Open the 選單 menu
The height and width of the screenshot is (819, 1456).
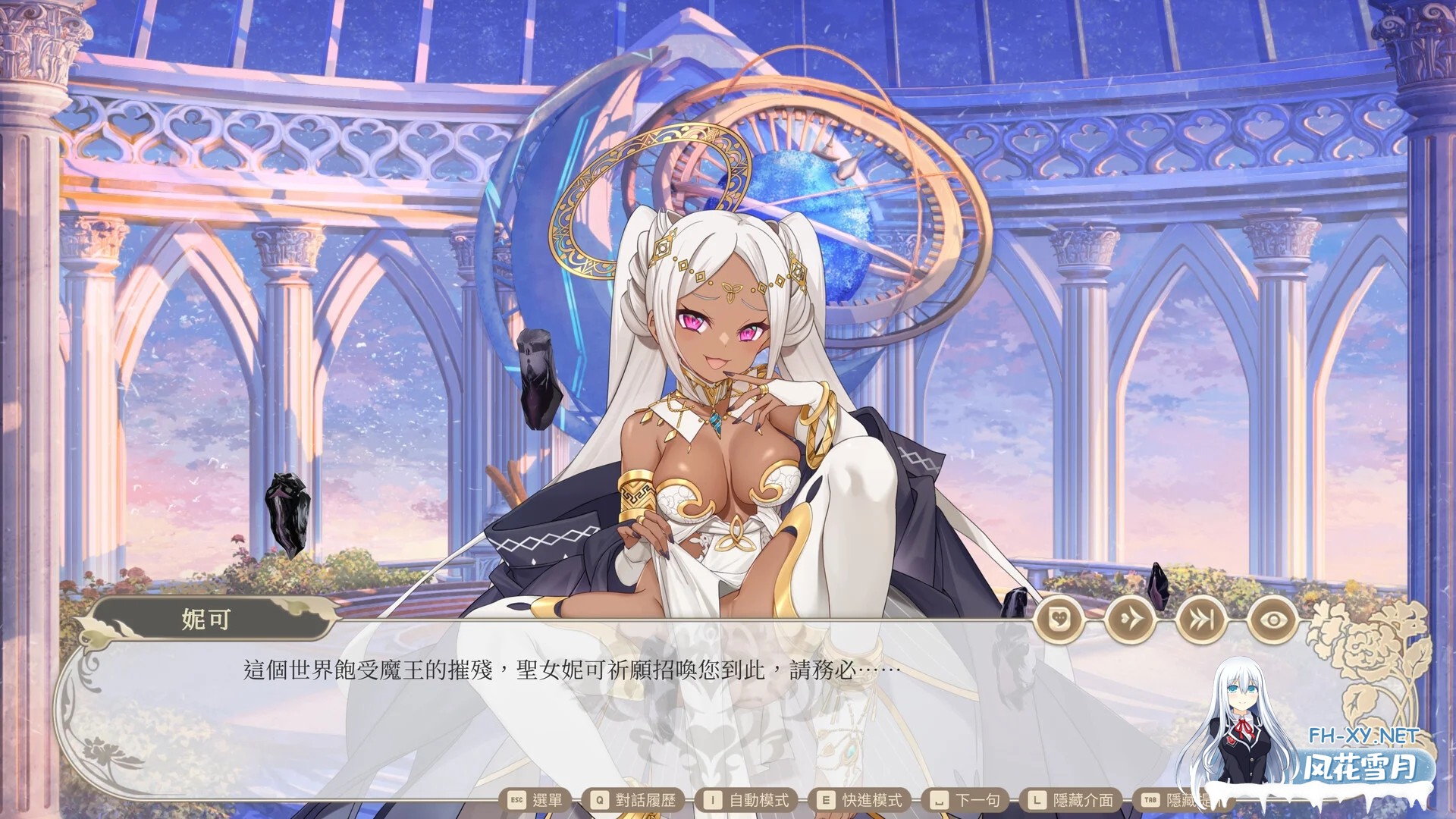(x=548, y=800)
